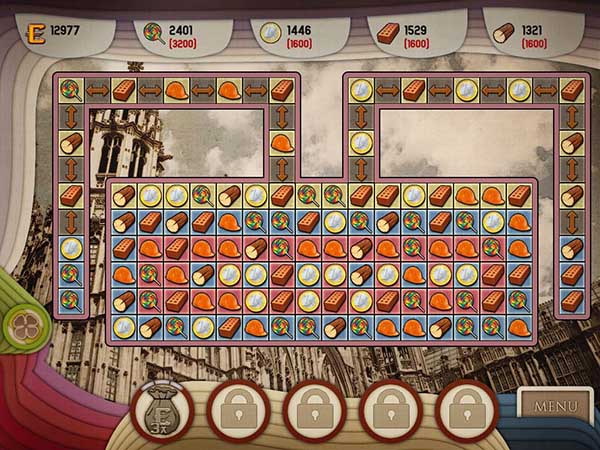Activate the 3x money bag power-up
Viewport: 600px width, 450px height.
(163, 411)
